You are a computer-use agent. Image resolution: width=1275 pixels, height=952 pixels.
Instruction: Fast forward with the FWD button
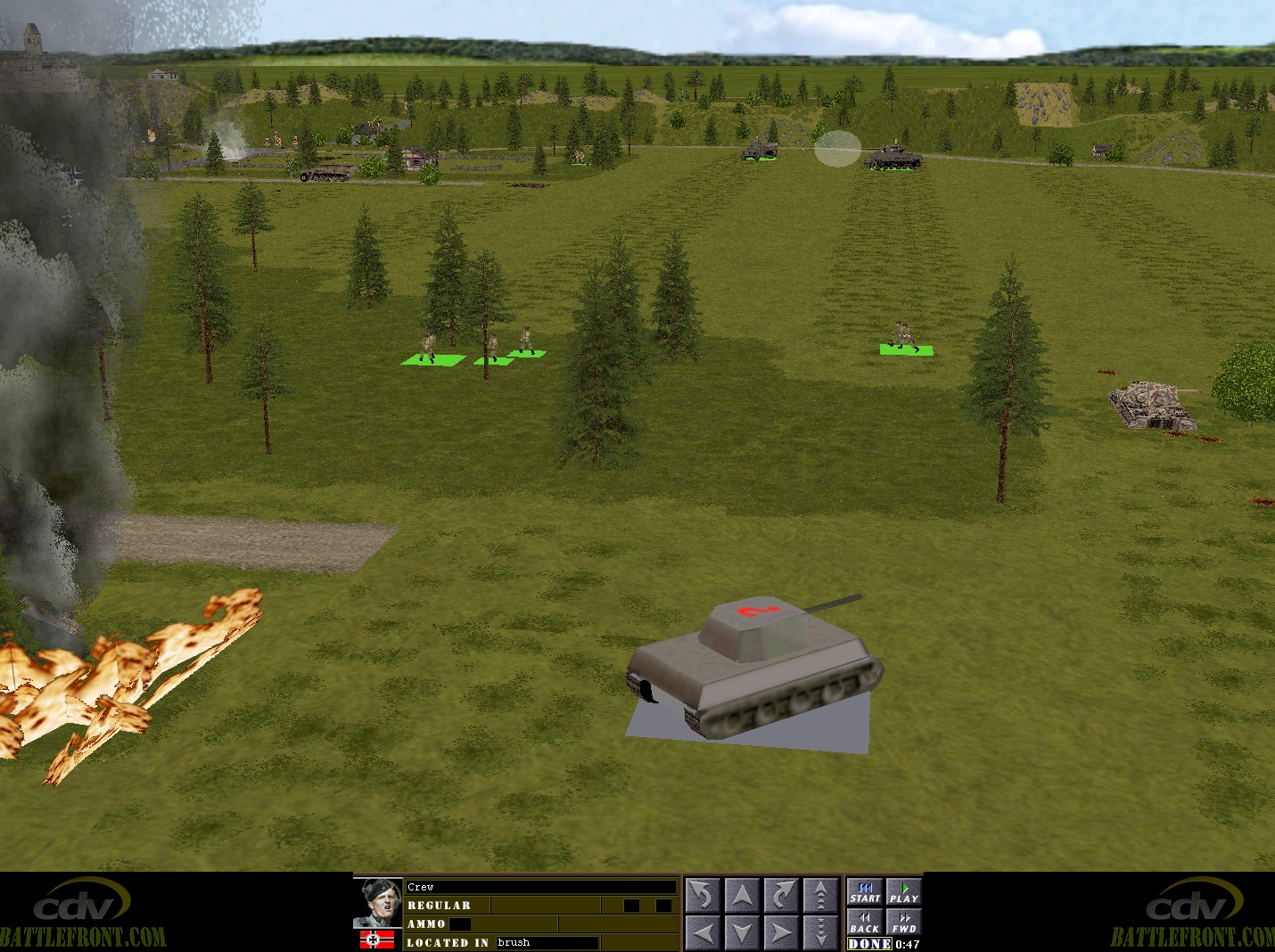click(x=903, y=922)
